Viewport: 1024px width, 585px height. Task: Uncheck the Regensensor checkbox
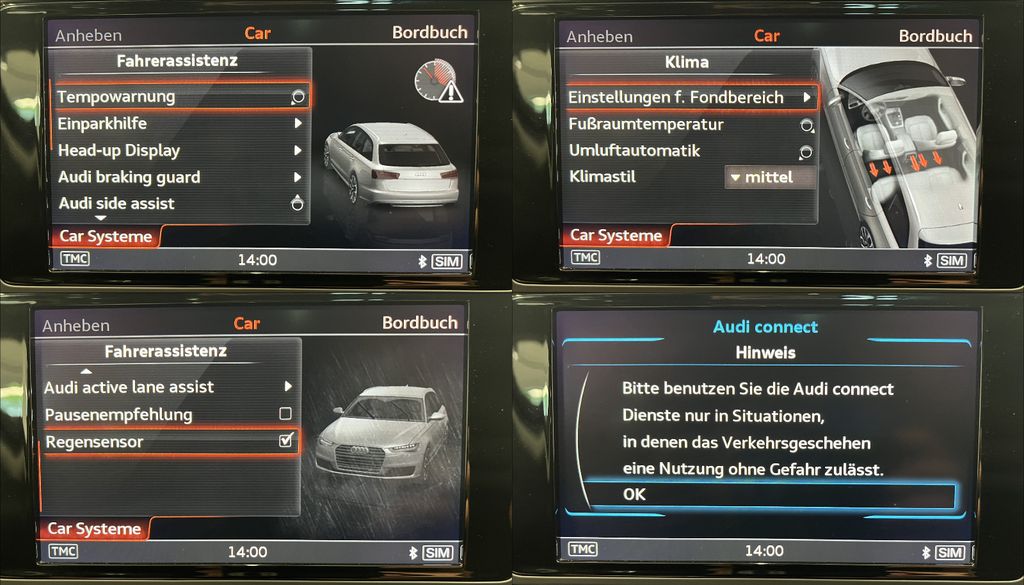[x=286, y=441]
